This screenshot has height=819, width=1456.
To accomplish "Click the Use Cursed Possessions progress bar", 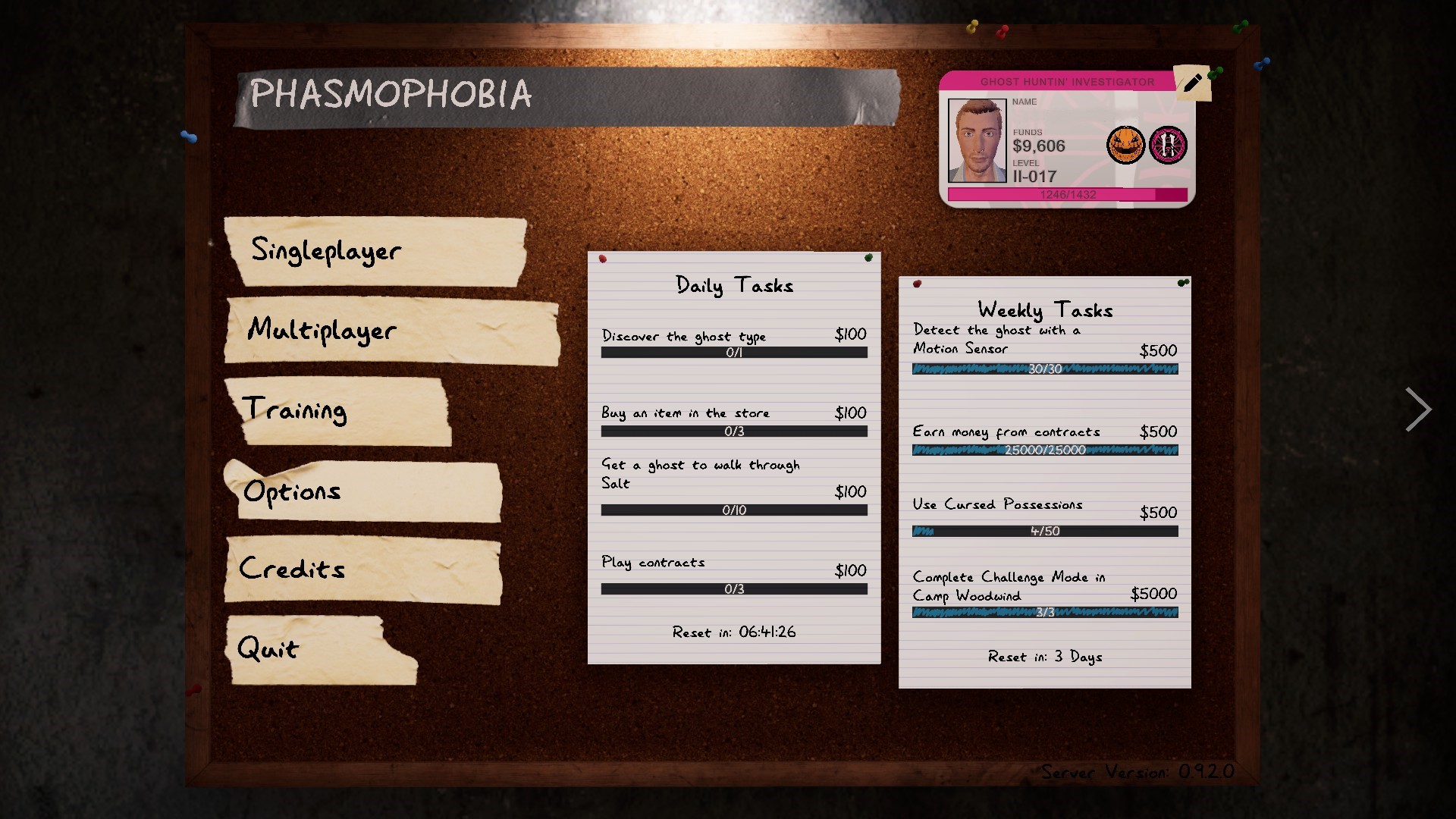I will point(1045,531).
